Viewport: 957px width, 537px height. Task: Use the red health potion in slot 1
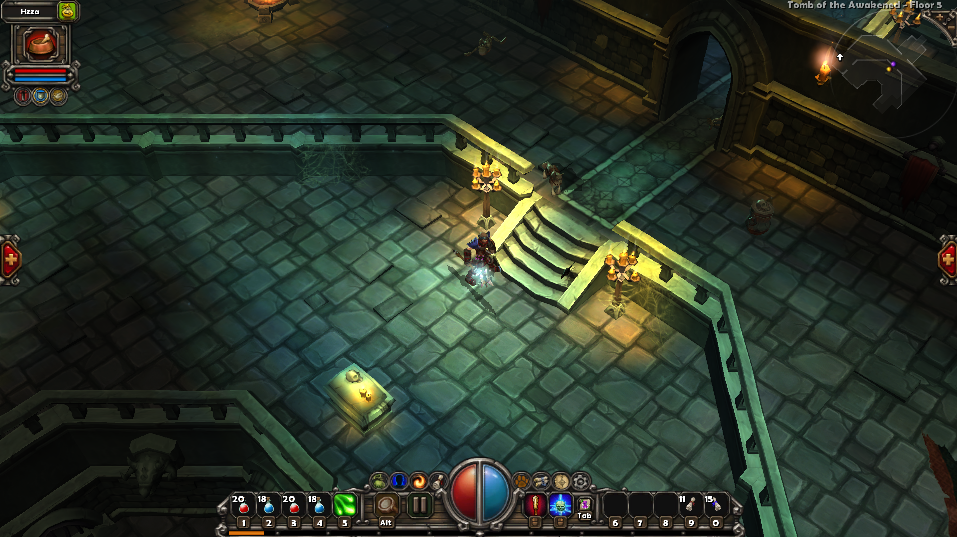click(x=243, y=506)
